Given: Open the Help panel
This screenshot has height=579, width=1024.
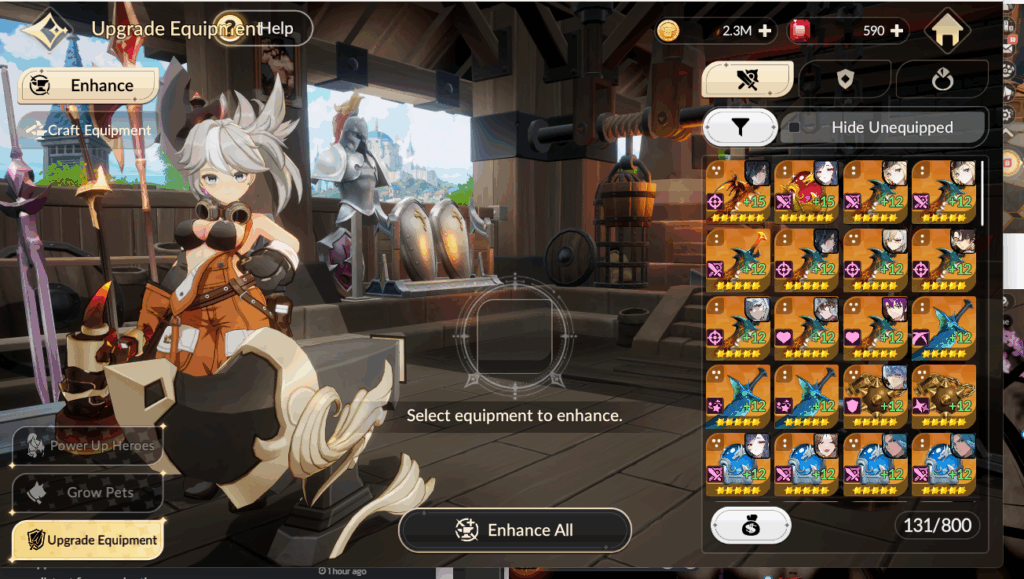Looking at the screenshot, I should point(263,28).
